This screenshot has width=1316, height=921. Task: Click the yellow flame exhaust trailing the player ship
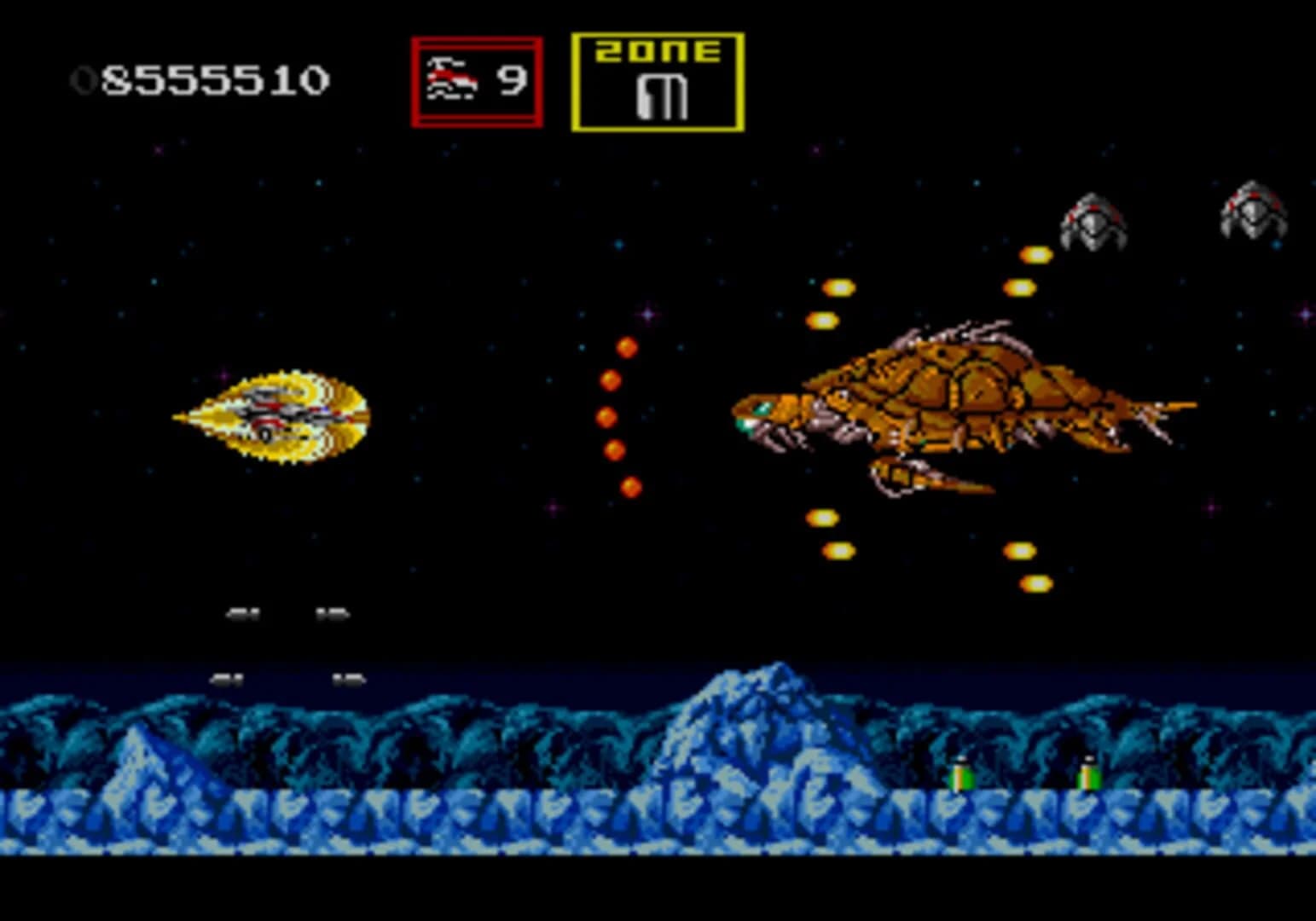pos(200,418)
